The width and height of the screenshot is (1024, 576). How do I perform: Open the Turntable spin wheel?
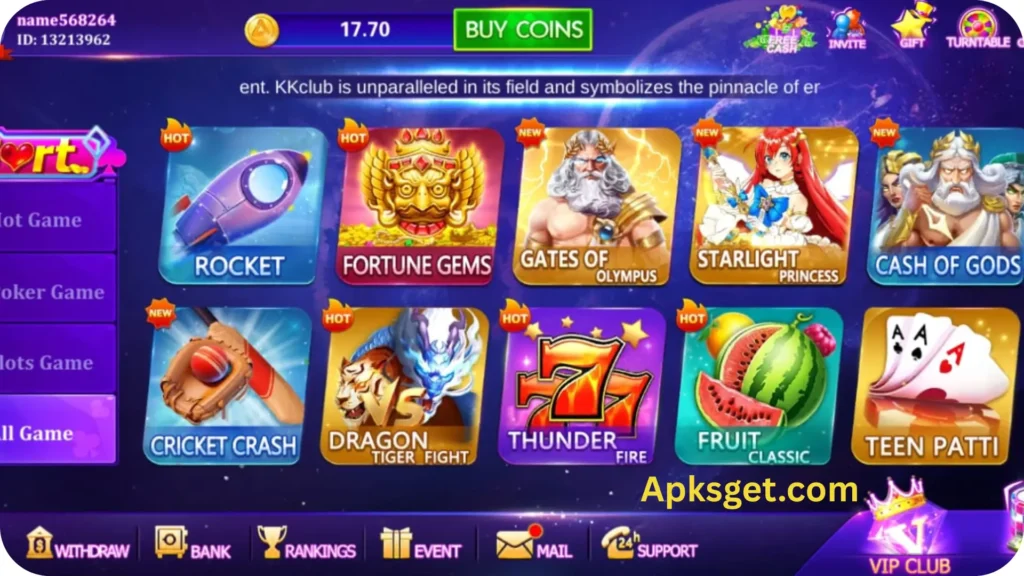point(976,28)
